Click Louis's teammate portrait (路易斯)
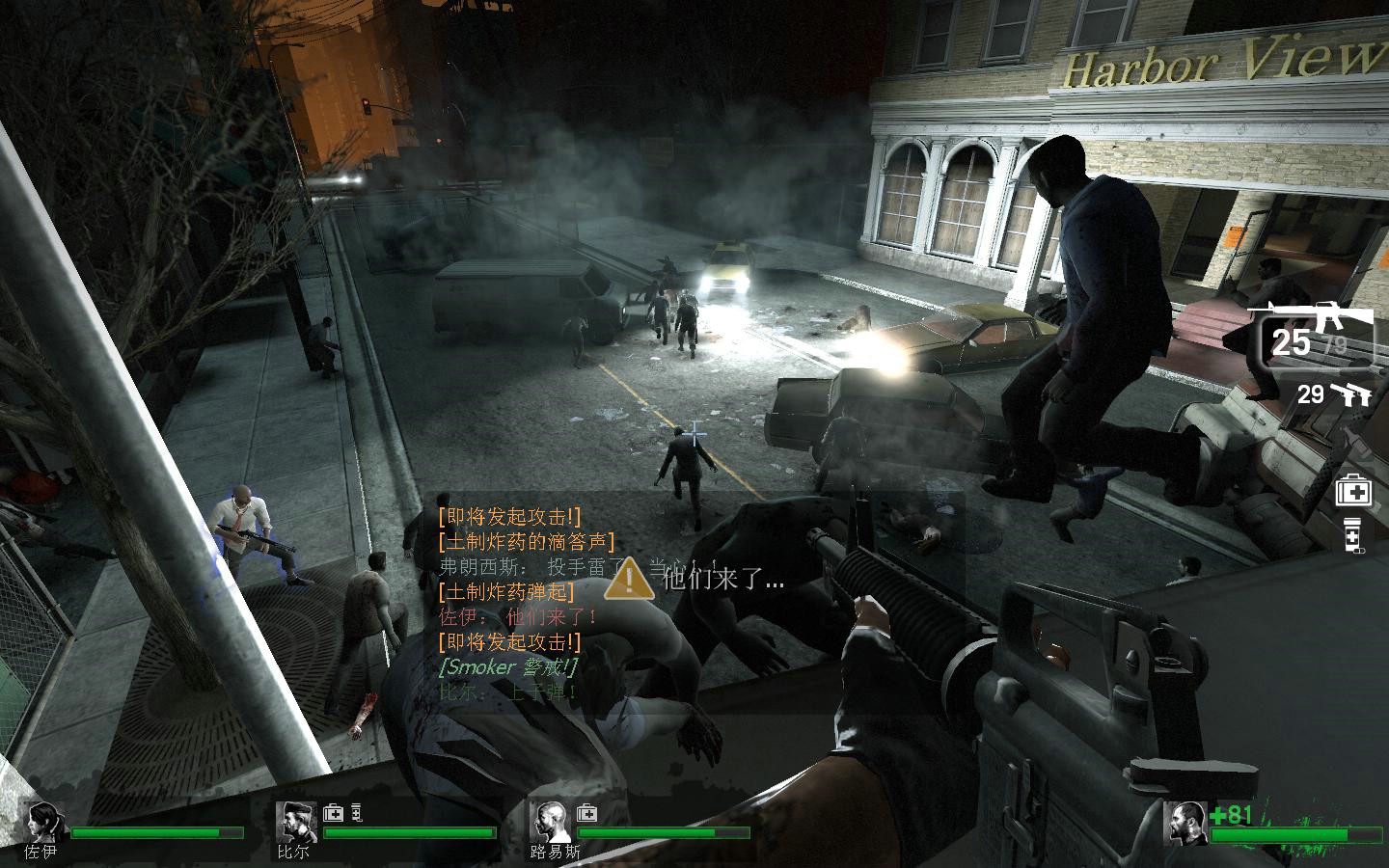Viewport: 1389px width, 868px height. (549, 822)
